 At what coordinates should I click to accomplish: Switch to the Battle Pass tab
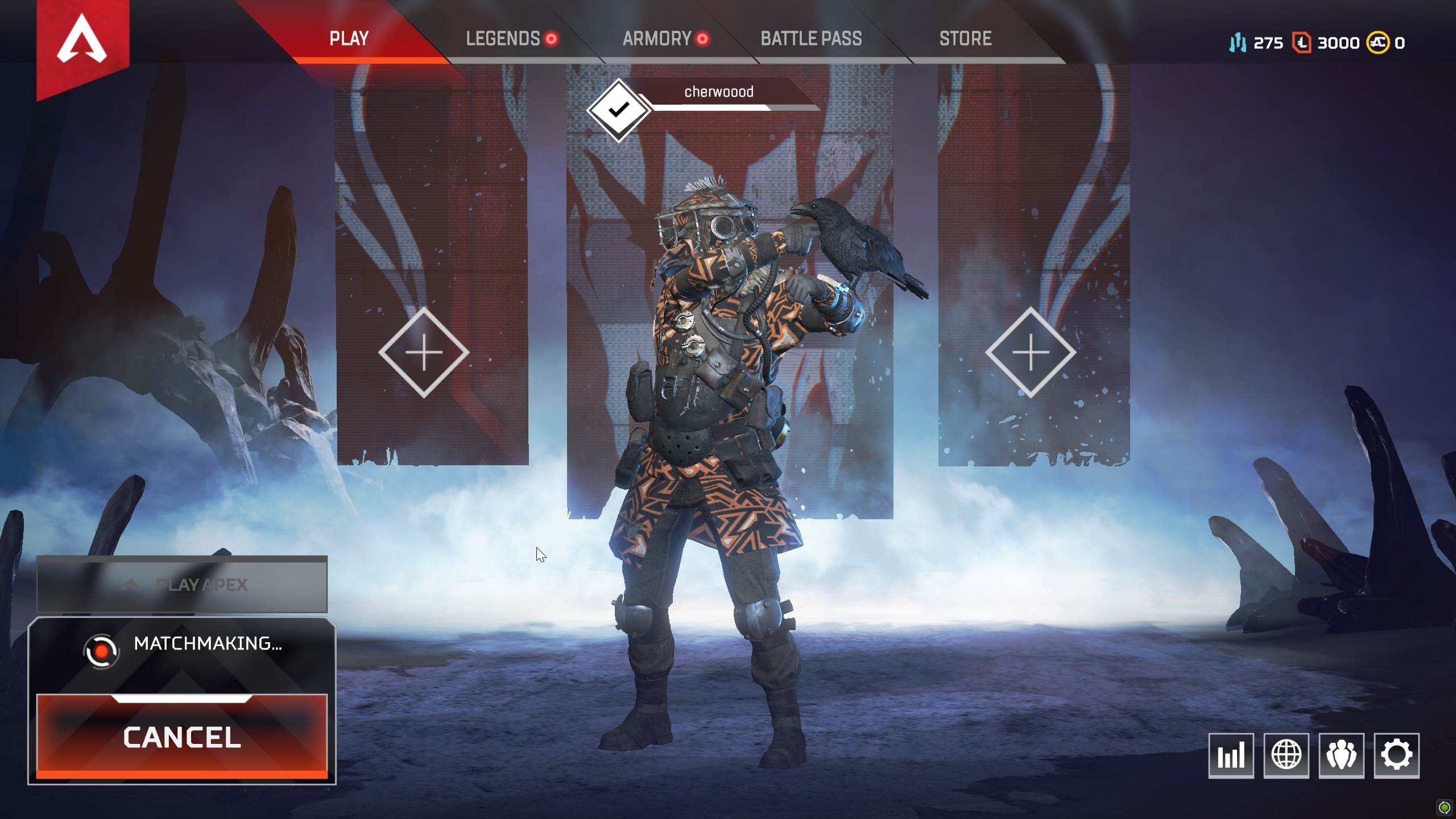811,39
